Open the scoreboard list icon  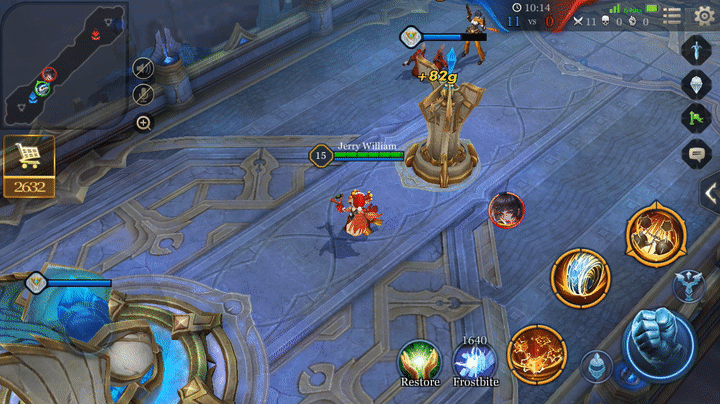click(x=673, y=15)
